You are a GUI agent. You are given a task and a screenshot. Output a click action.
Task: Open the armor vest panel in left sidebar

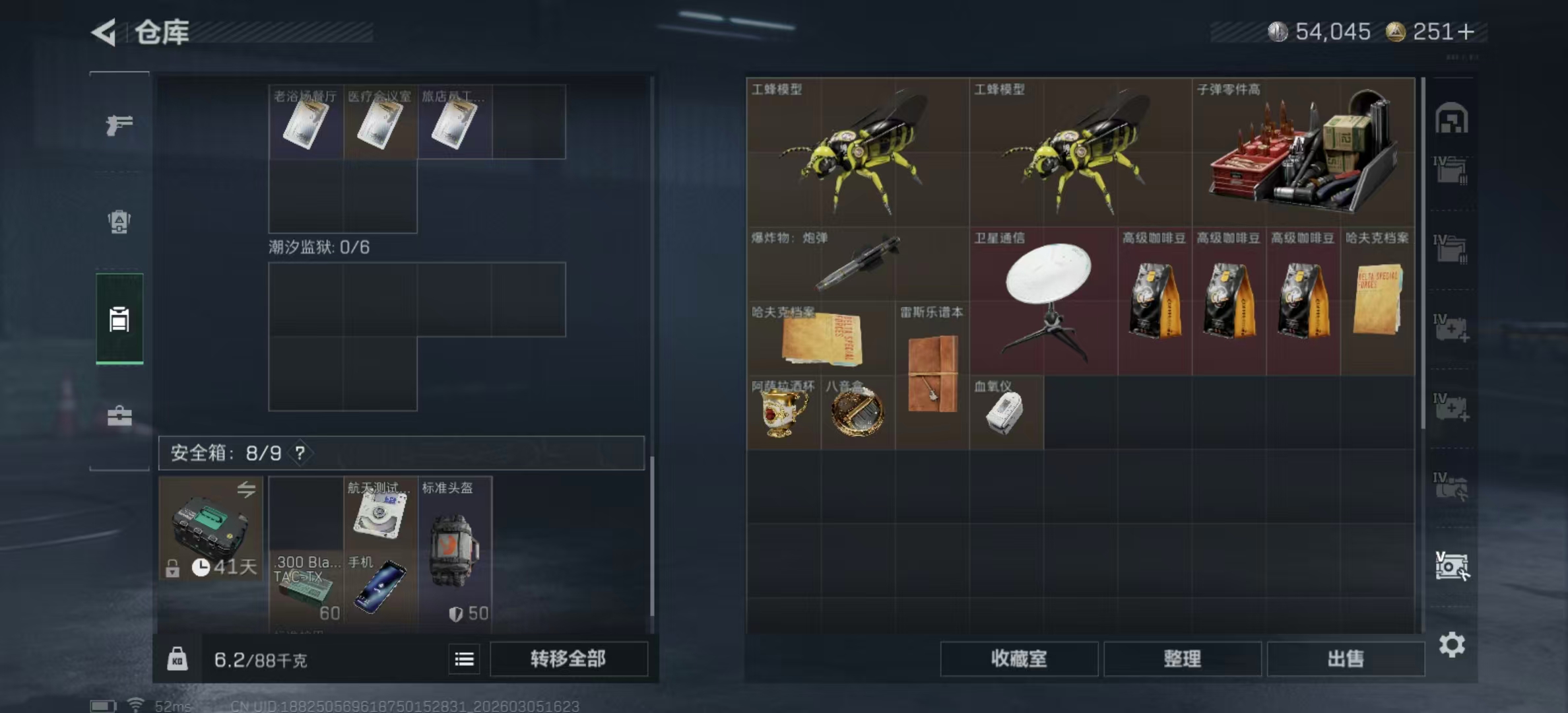tap(120, 222)
